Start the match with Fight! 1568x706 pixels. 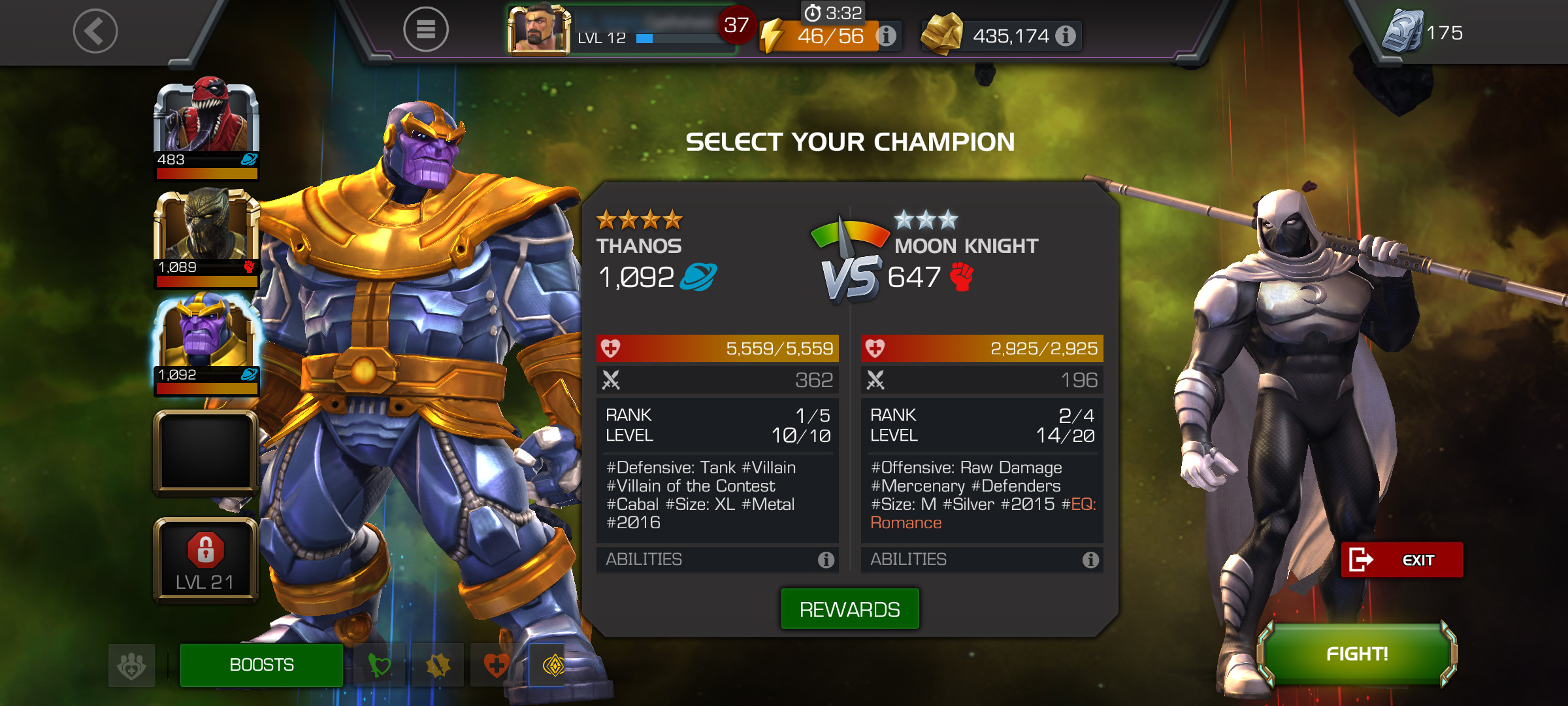click(x=1357, y=654)
